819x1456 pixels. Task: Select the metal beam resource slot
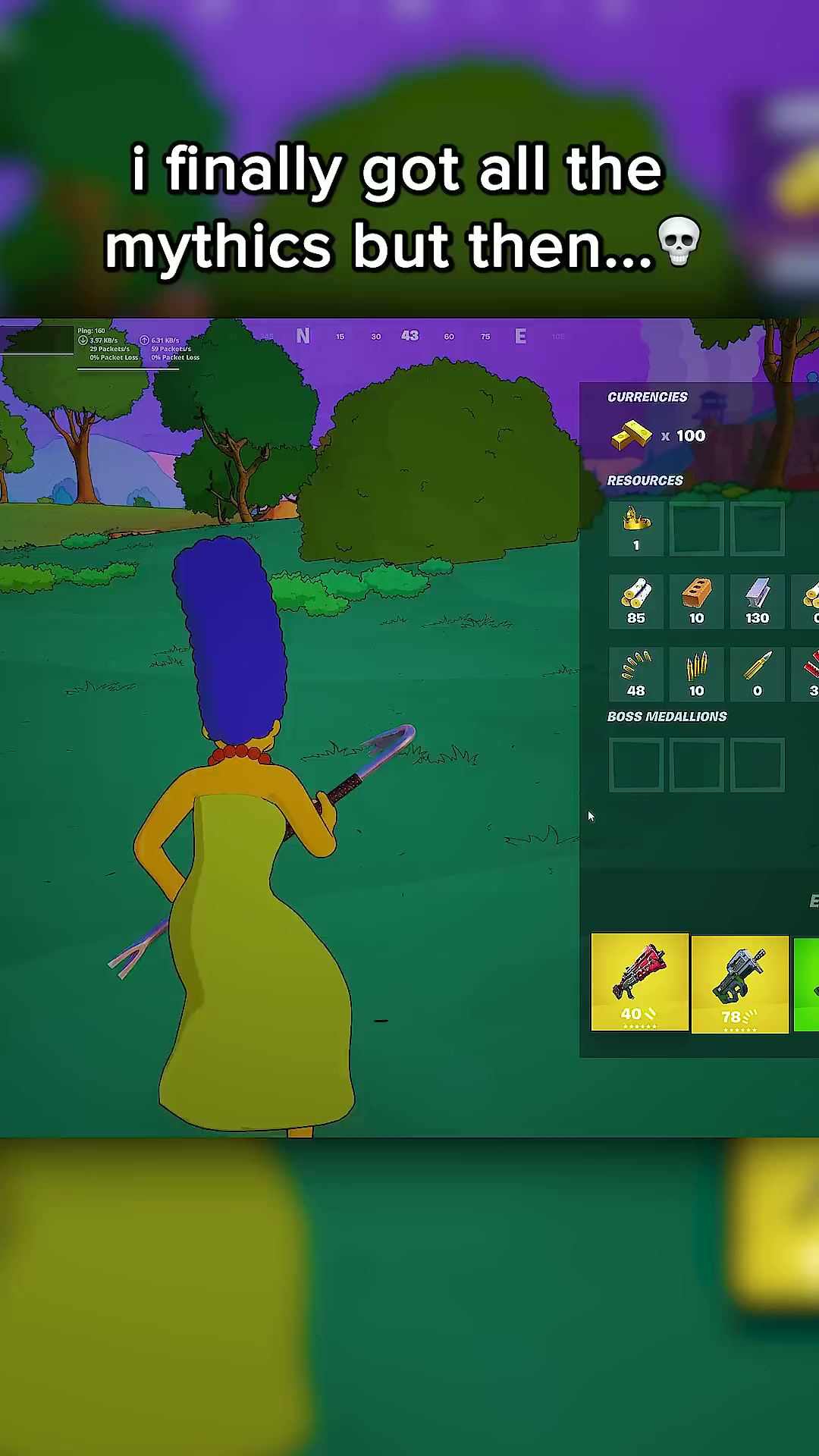757,601
